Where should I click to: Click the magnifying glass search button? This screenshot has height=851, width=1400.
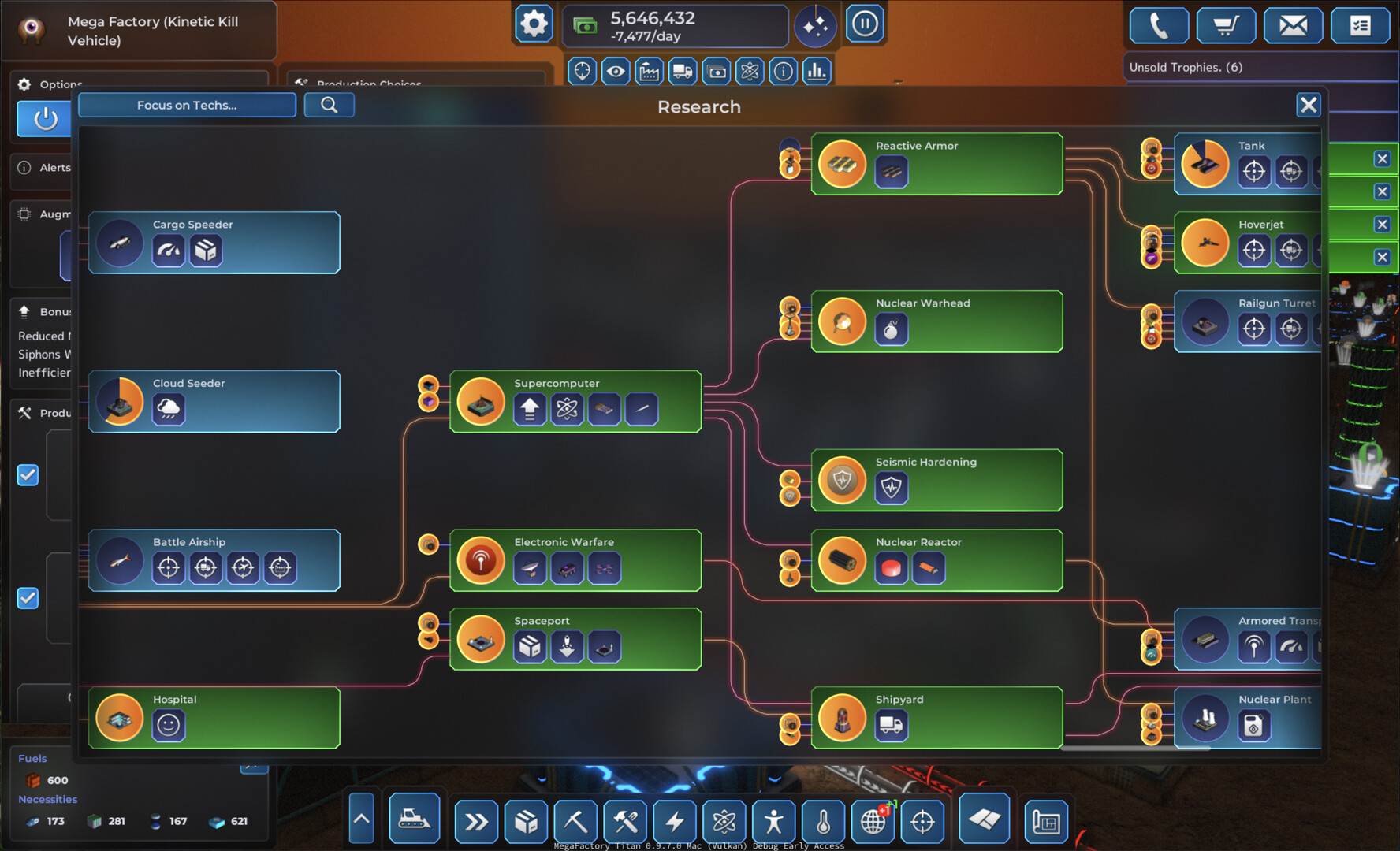(329, 105)
